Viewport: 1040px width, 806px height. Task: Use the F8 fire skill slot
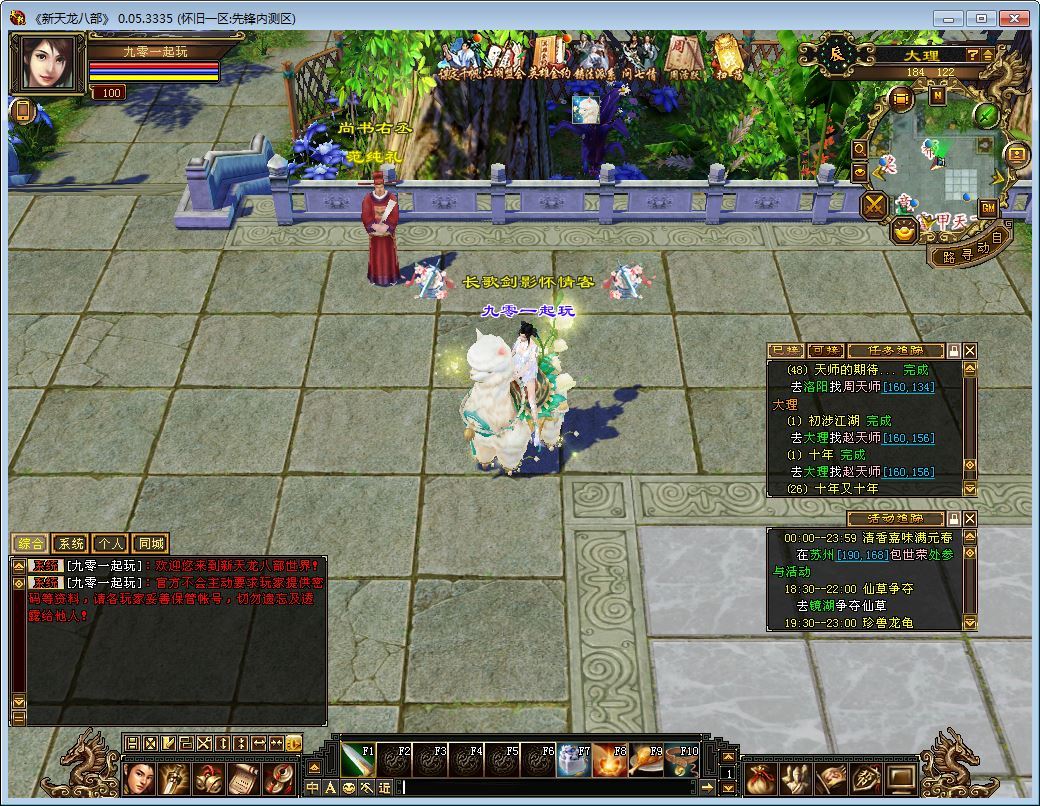tap(610, 761)
